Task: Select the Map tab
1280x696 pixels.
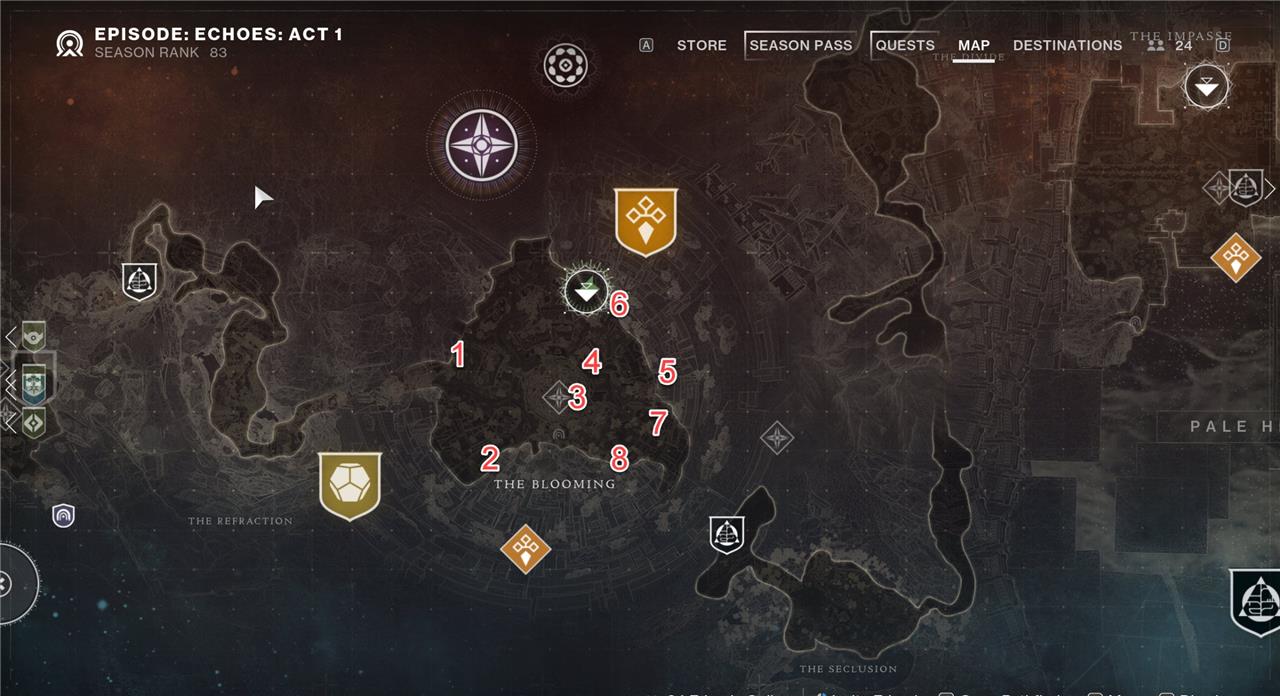Action: coord(973,45)
